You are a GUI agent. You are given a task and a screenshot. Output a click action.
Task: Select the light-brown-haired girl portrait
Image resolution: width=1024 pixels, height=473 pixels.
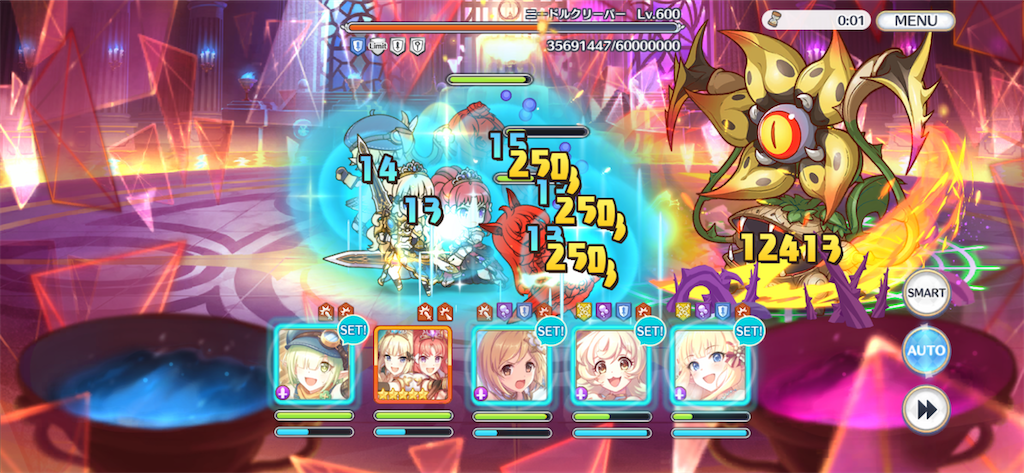pyautogui.click(x=511, y=364)
